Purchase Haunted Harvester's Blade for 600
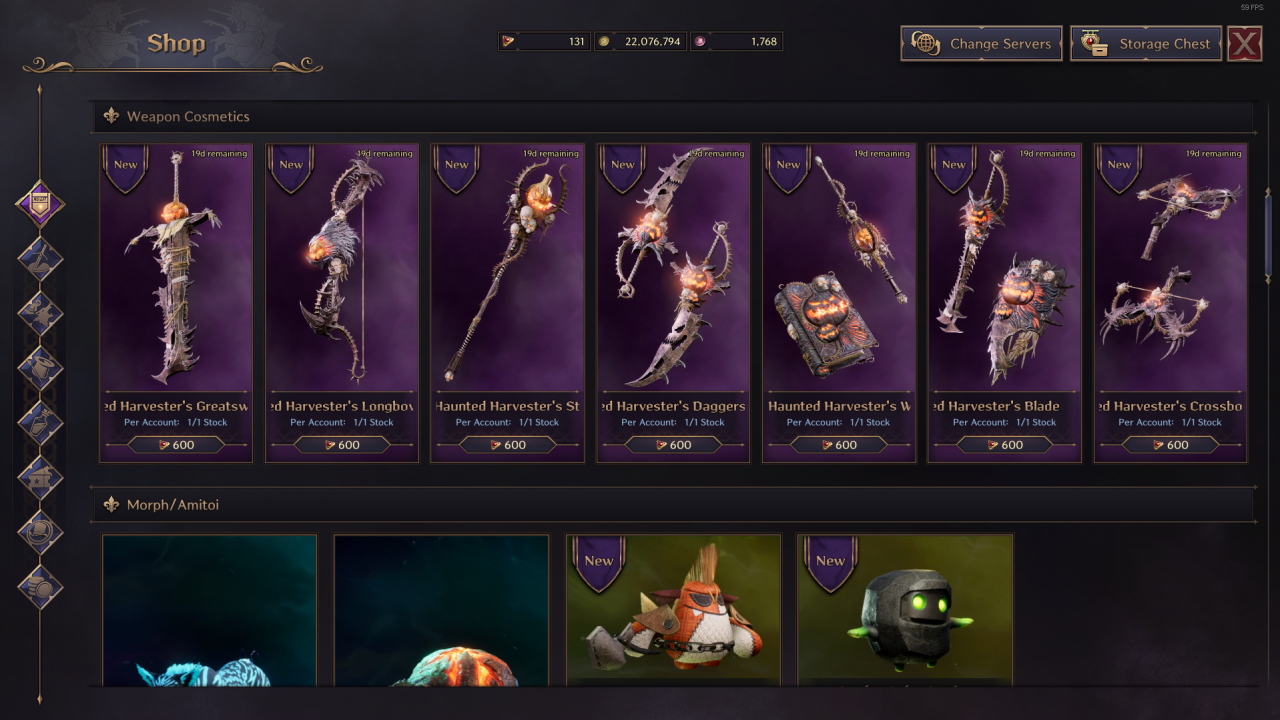 pos(1004,445)
